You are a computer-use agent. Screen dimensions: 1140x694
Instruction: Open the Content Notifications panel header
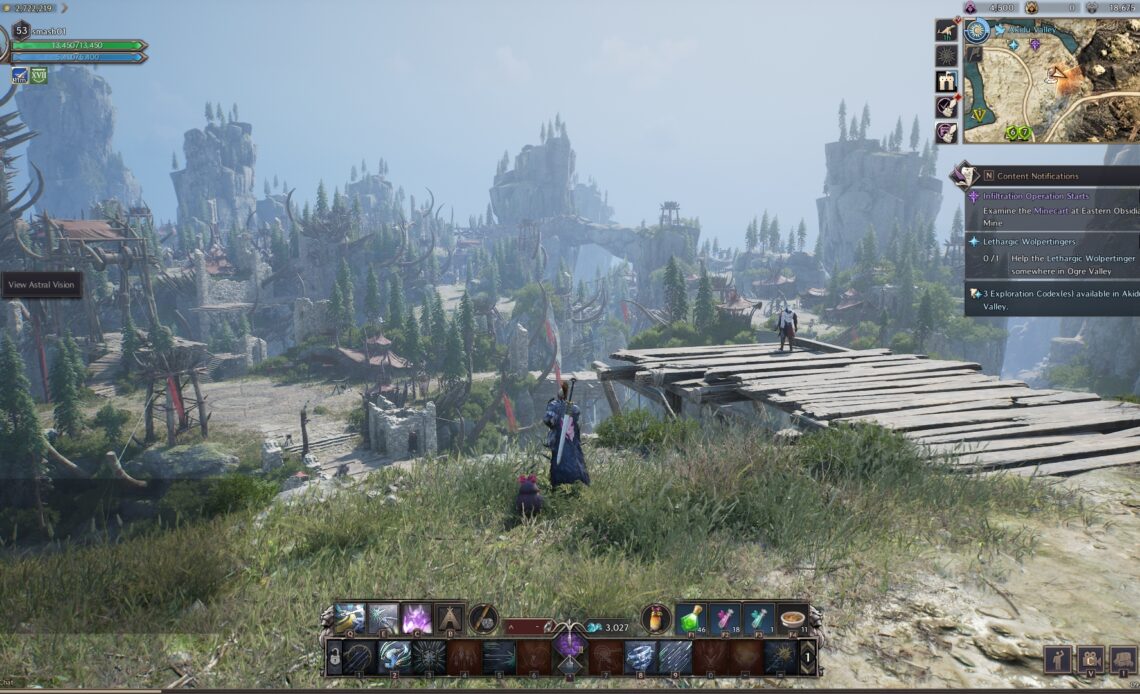tap(1045, 175)
